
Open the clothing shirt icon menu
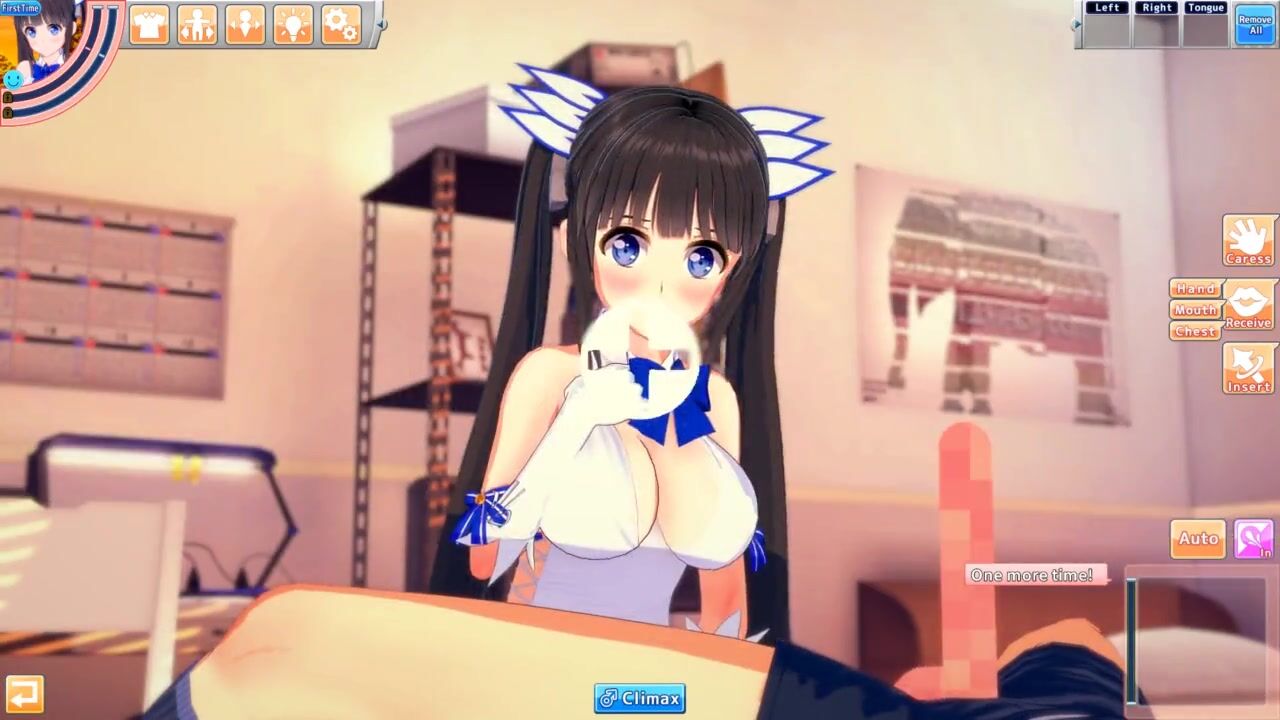149,25
